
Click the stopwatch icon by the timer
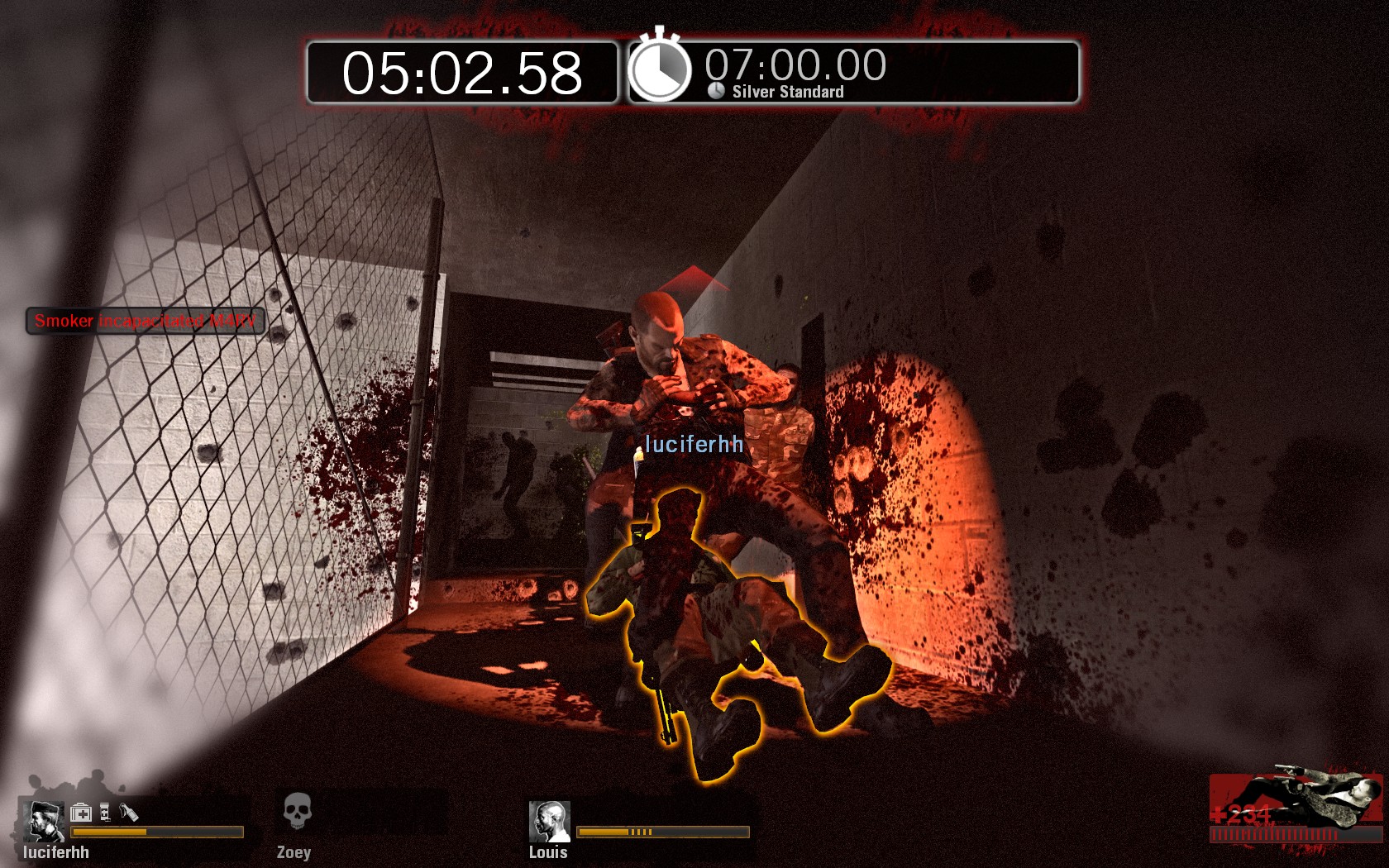(x=659, y=69)
